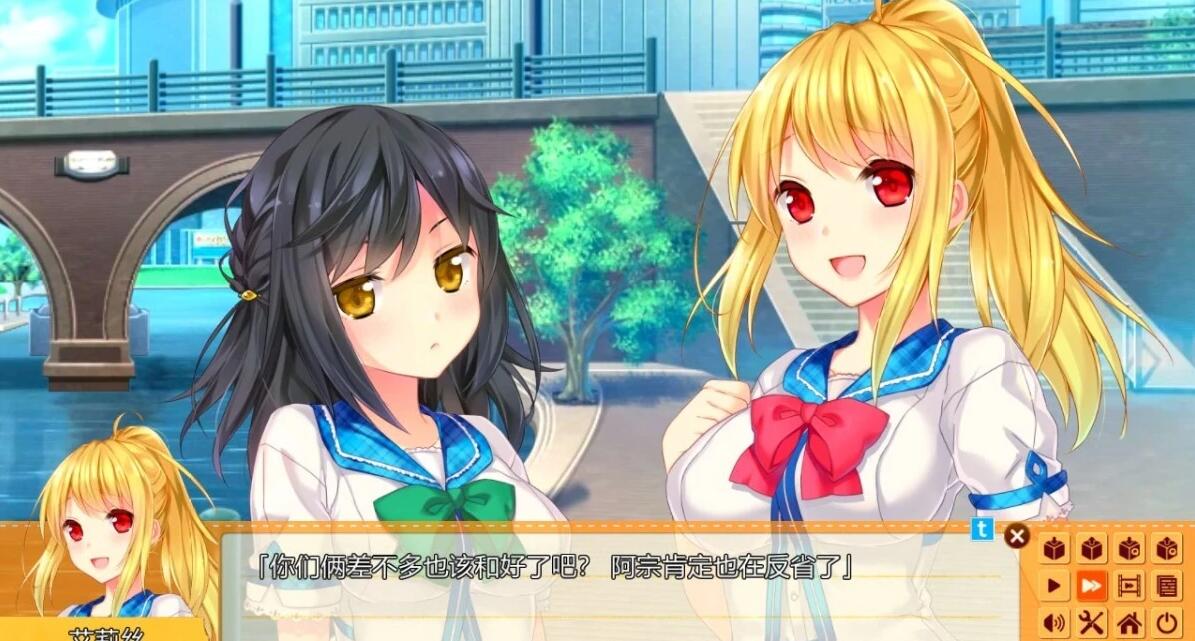Viewport: 1195px width, 641px height.
Task: Quit the game with the power icon
Action: coord(1166,622)
